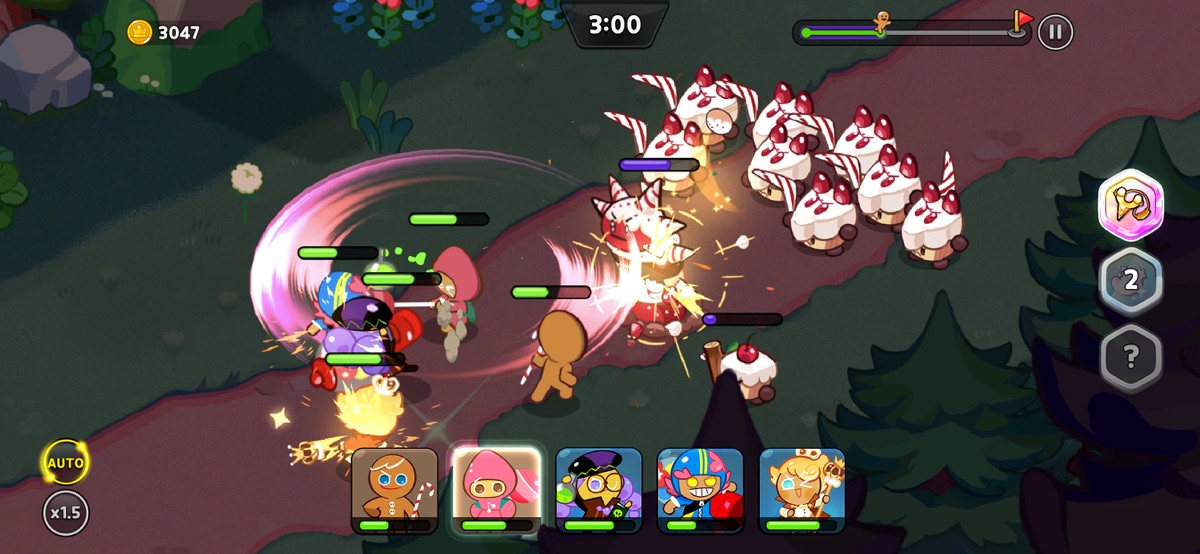Toggle the AUTO battle mode
The image size is (1200, 554).
point(66,463)
